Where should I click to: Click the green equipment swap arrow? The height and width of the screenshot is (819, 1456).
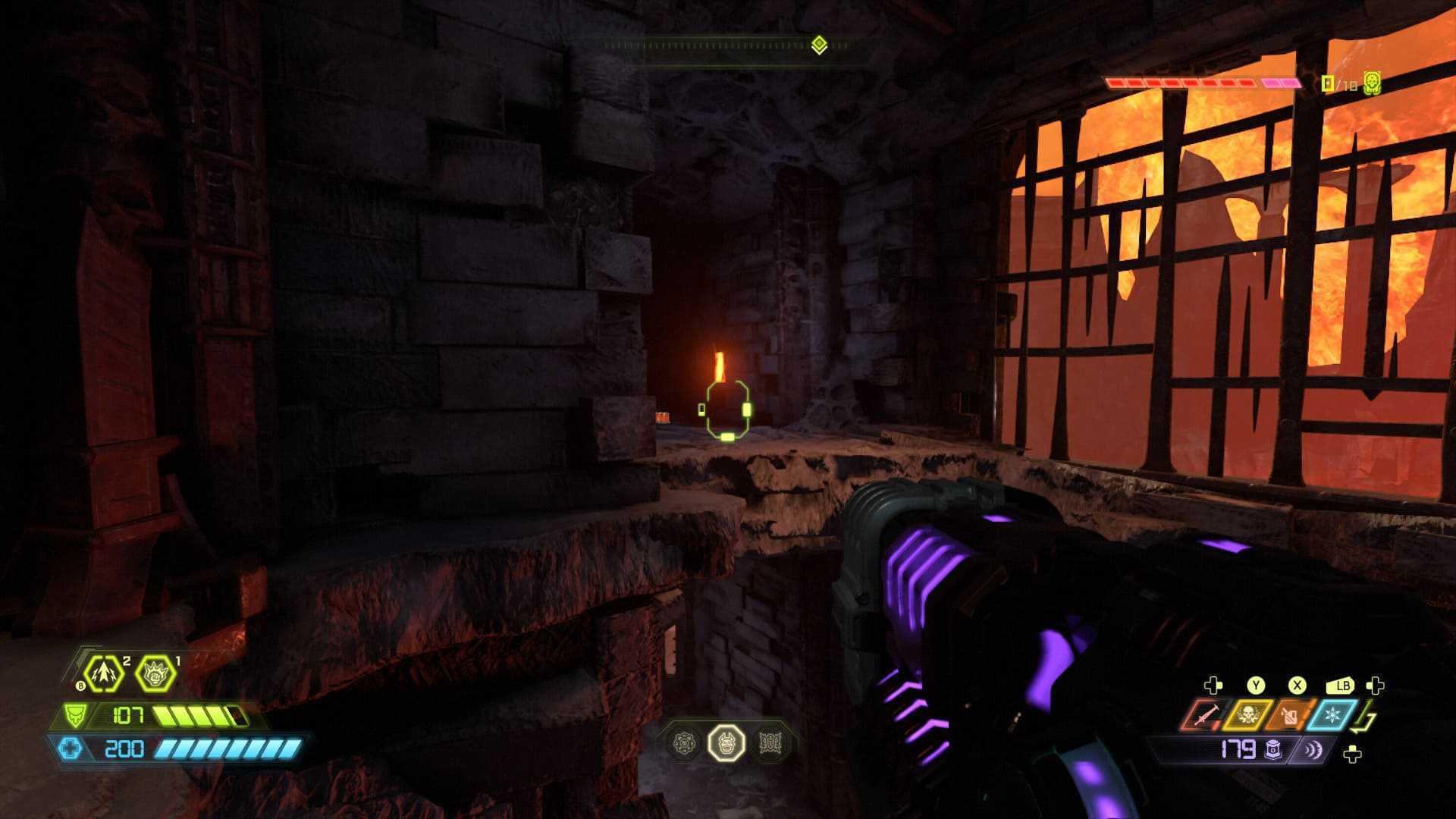[x=1367, y=718]
